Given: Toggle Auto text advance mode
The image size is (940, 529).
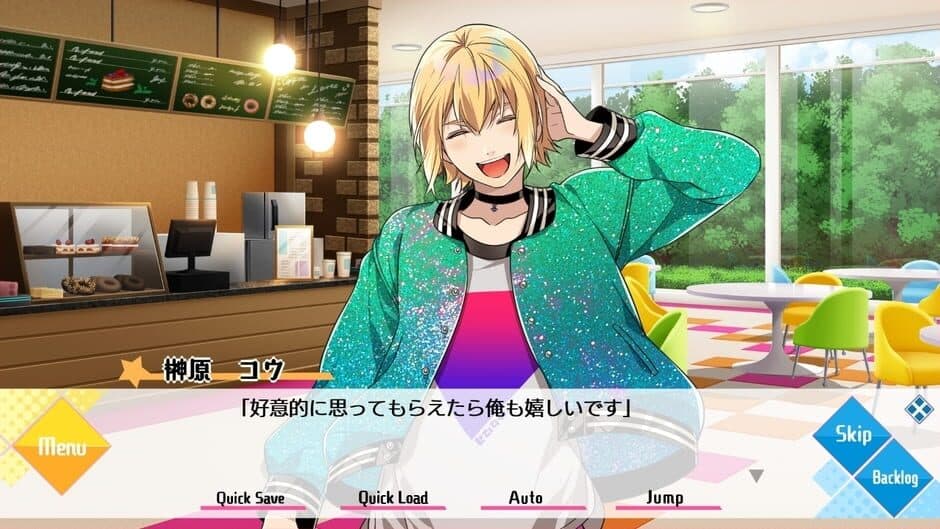Looking at the screenshot, I should click(525, 498).
